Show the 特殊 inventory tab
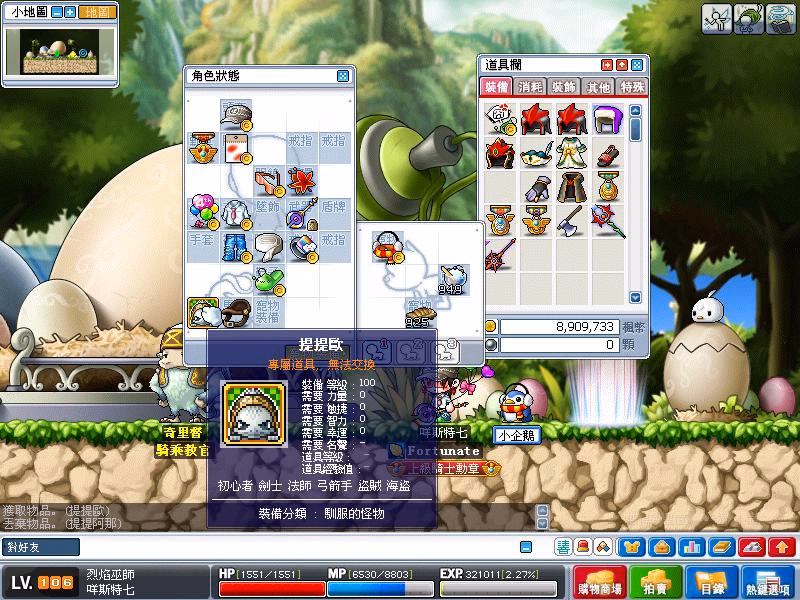 tap(632, 87)
